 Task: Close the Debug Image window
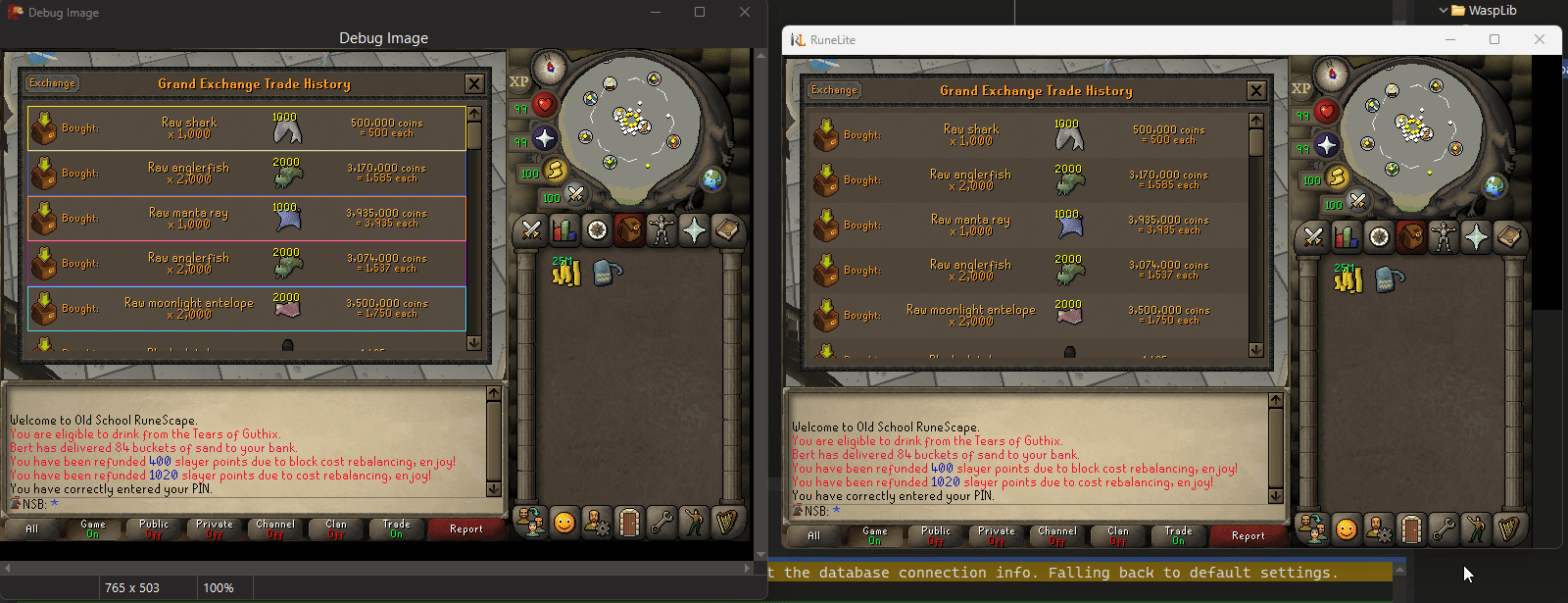[745, 12]
